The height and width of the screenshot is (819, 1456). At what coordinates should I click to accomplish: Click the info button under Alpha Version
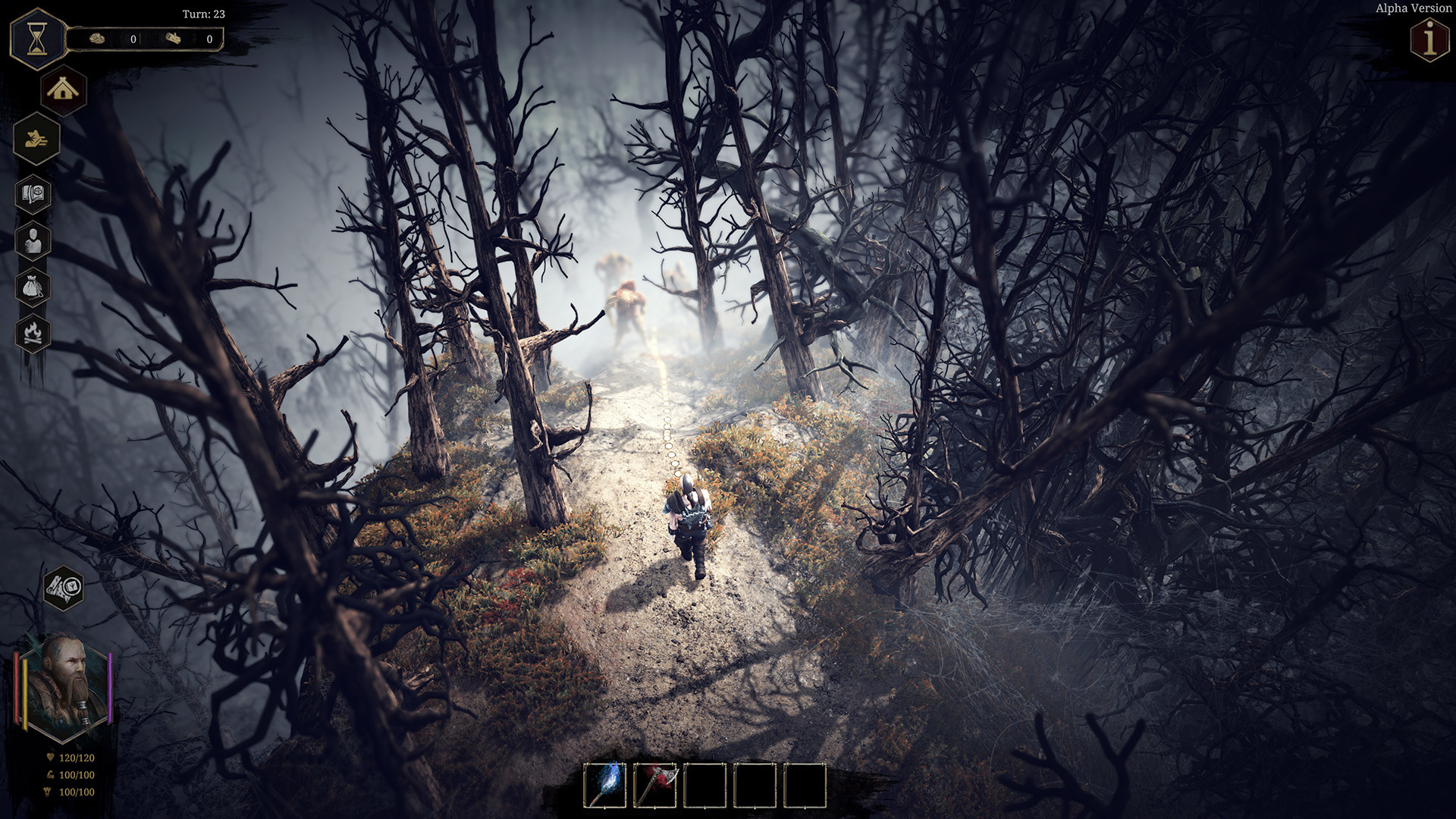1429,39
